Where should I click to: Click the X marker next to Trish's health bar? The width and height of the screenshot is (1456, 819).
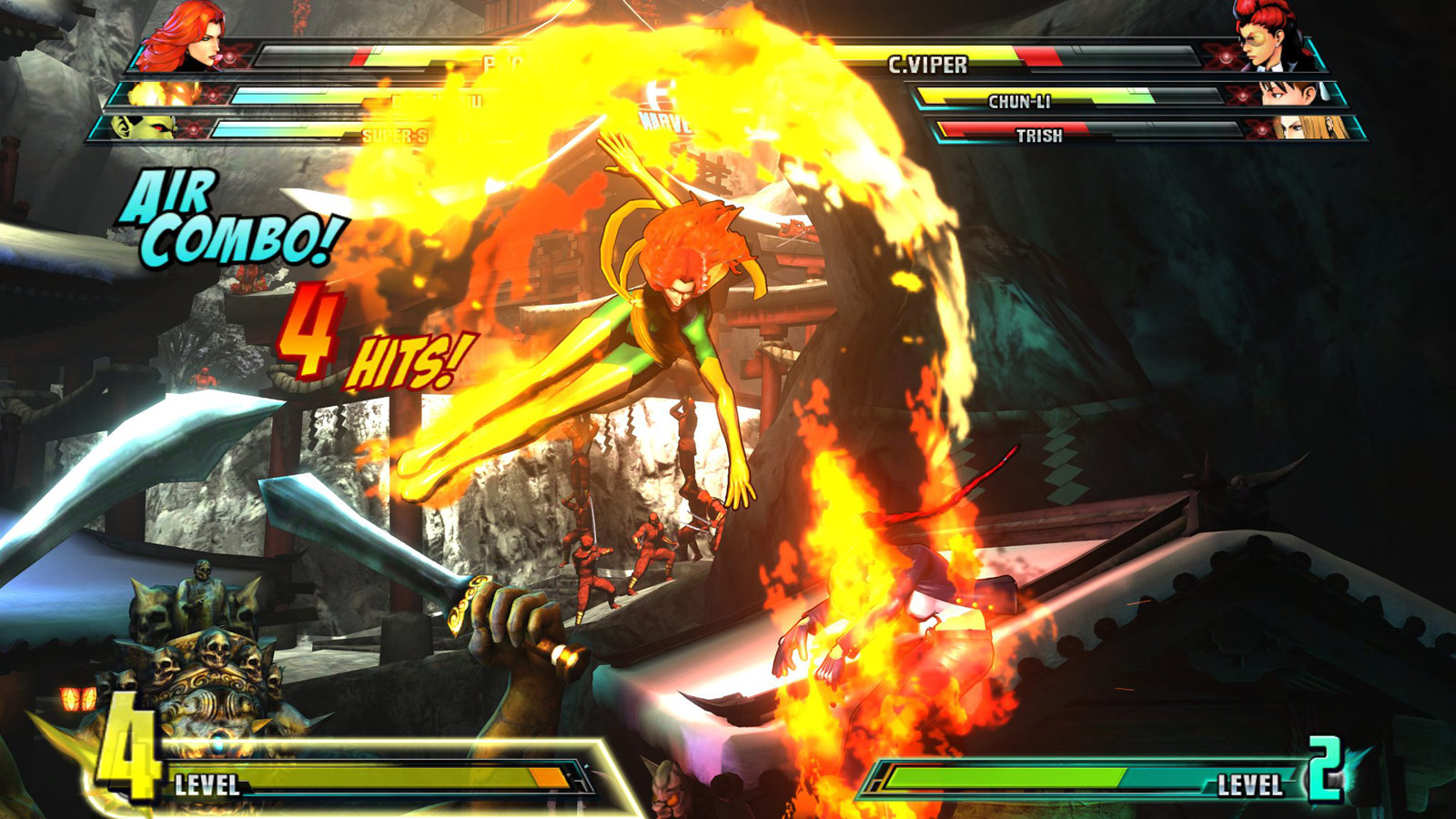(x=1262, y=130)
